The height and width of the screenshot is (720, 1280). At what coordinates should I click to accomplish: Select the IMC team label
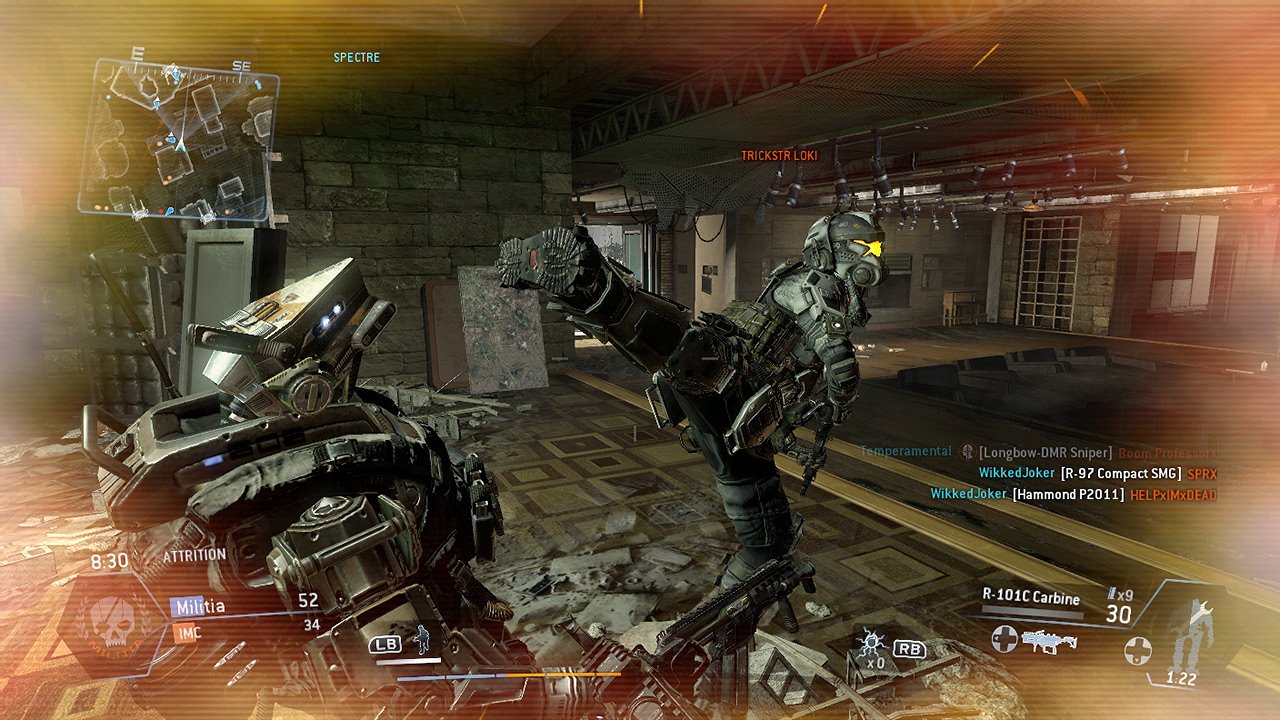[x=188, y=632]
